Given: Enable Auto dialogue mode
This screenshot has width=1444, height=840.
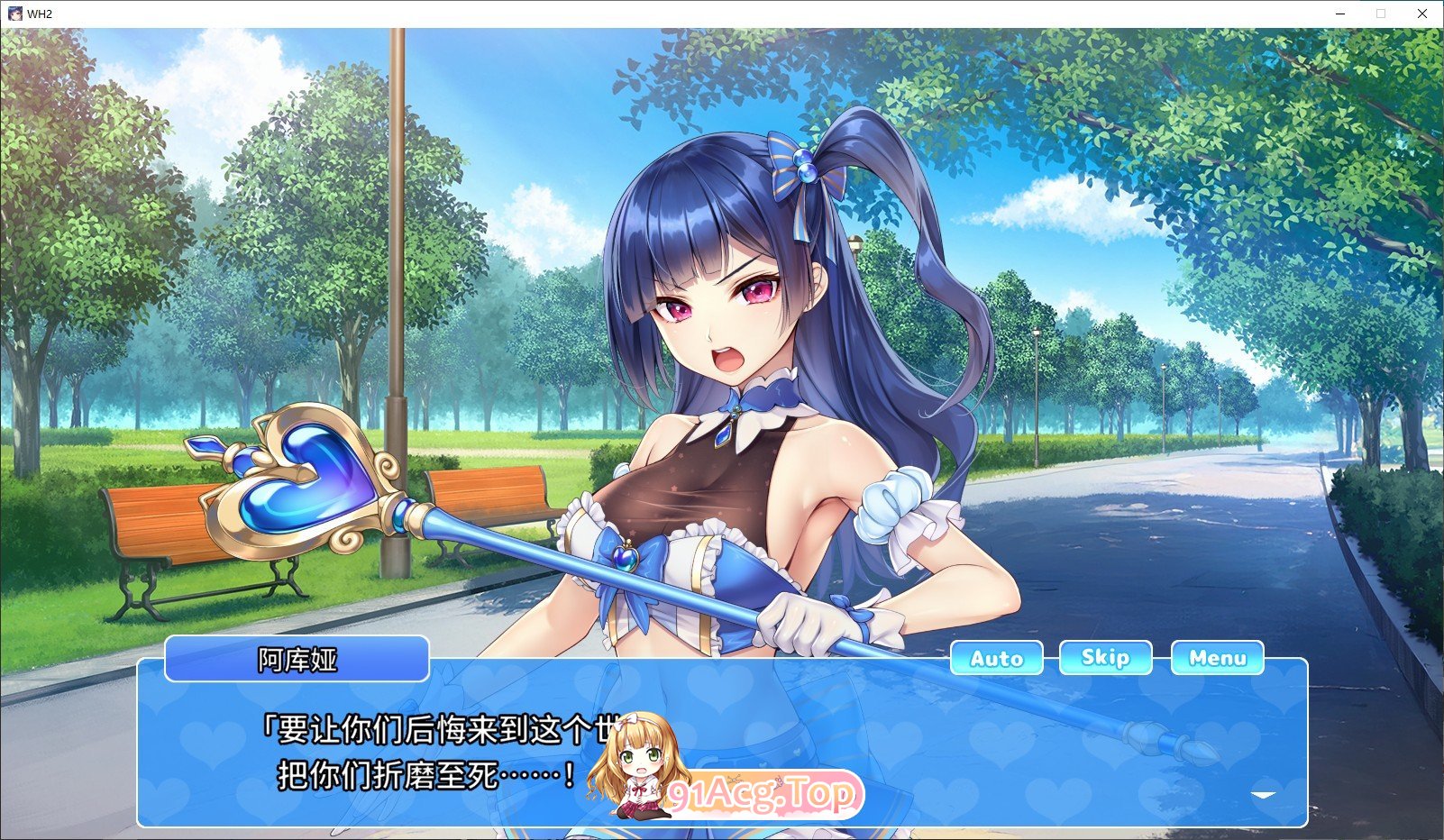Looking at the screenshot, I should coord(996,658).
